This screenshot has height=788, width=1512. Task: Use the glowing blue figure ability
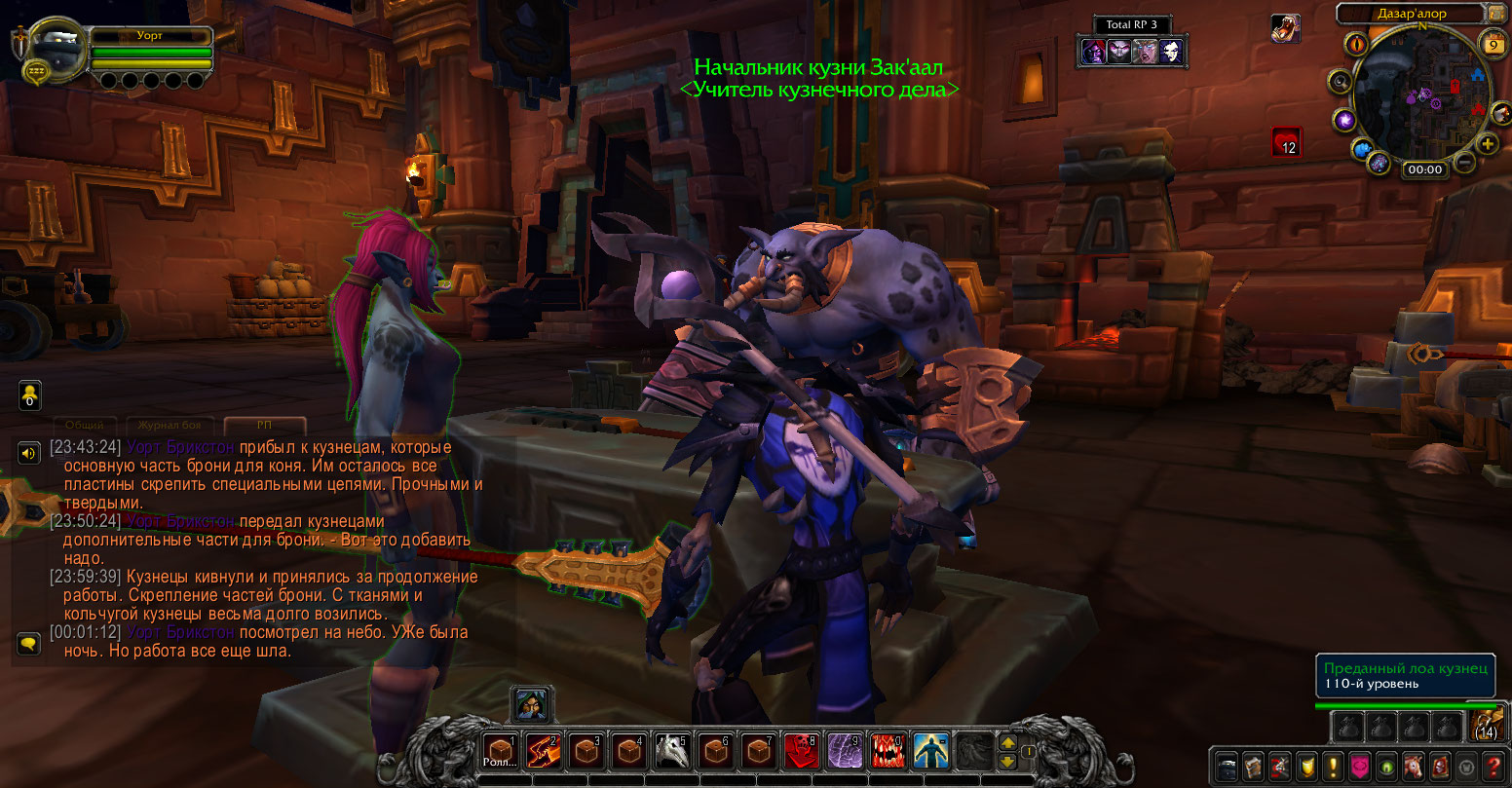click(928, 751)
